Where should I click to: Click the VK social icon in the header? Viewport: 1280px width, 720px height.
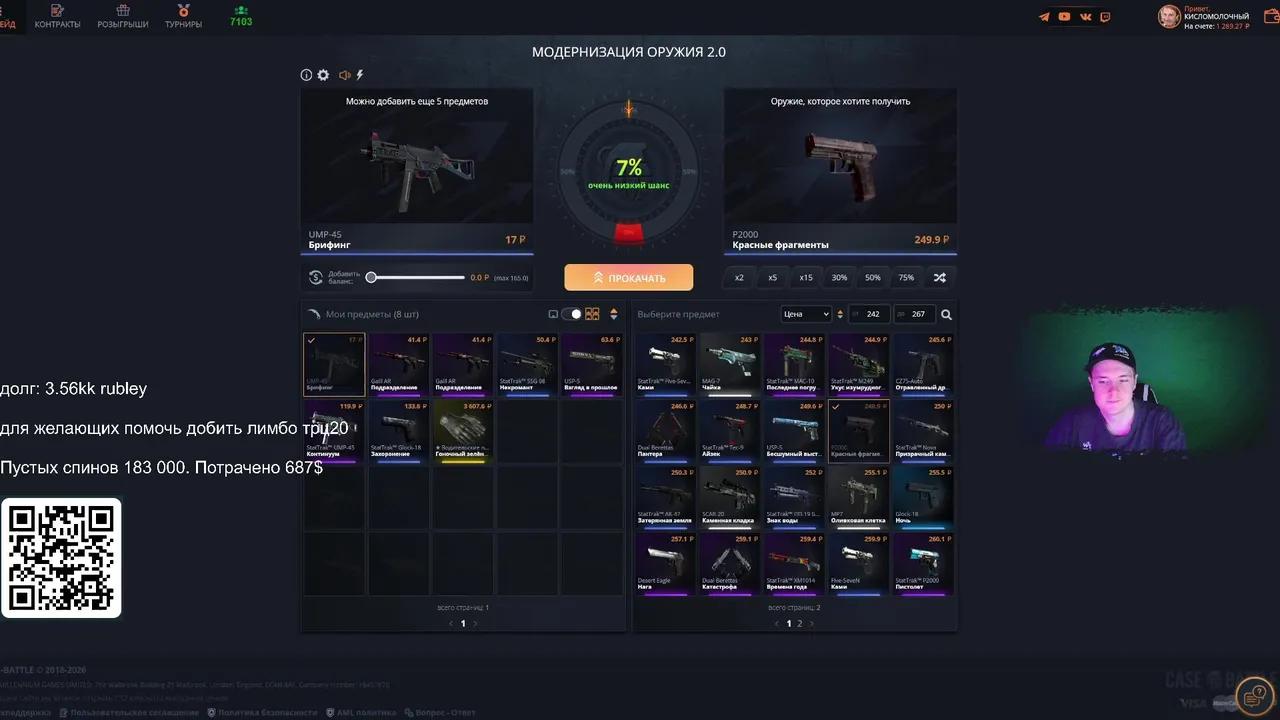pyautogui.click(x=1085, y=16)
